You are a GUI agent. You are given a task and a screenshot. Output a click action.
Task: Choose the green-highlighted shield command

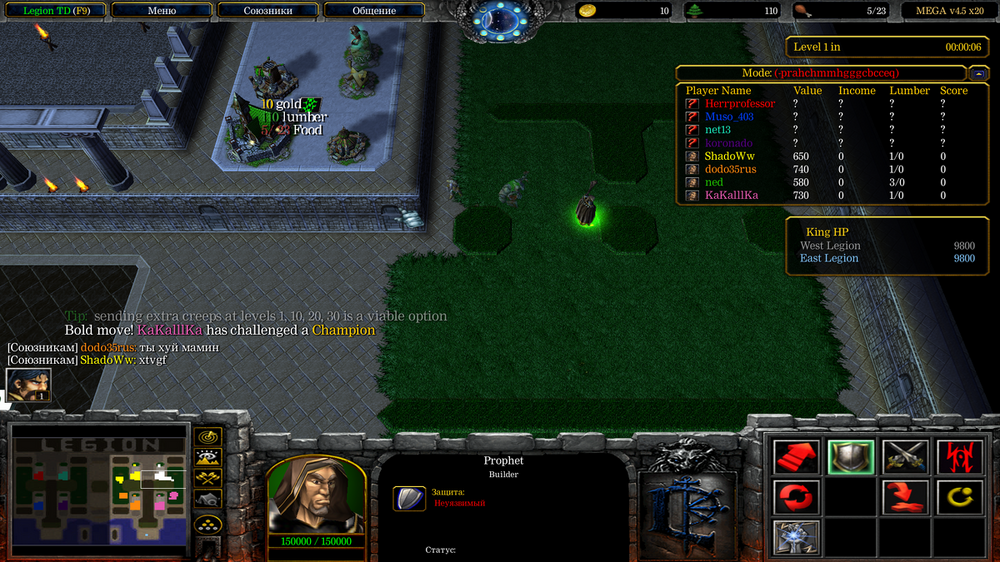851,457
